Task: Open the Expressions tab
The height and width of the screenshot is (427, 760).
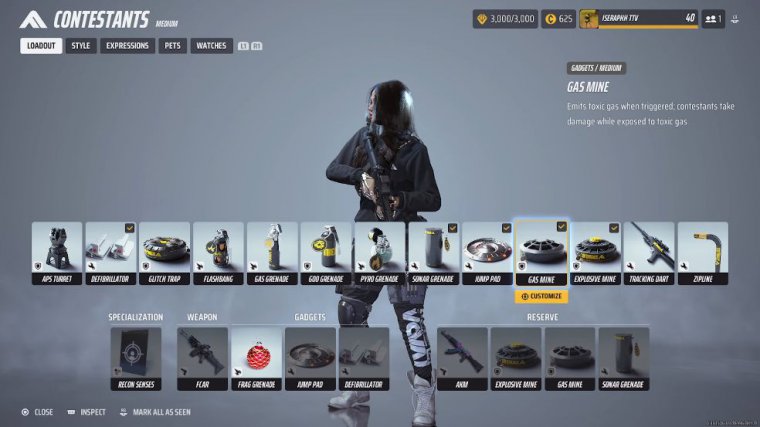Action: pyautogui.click(x=128, y=46)
